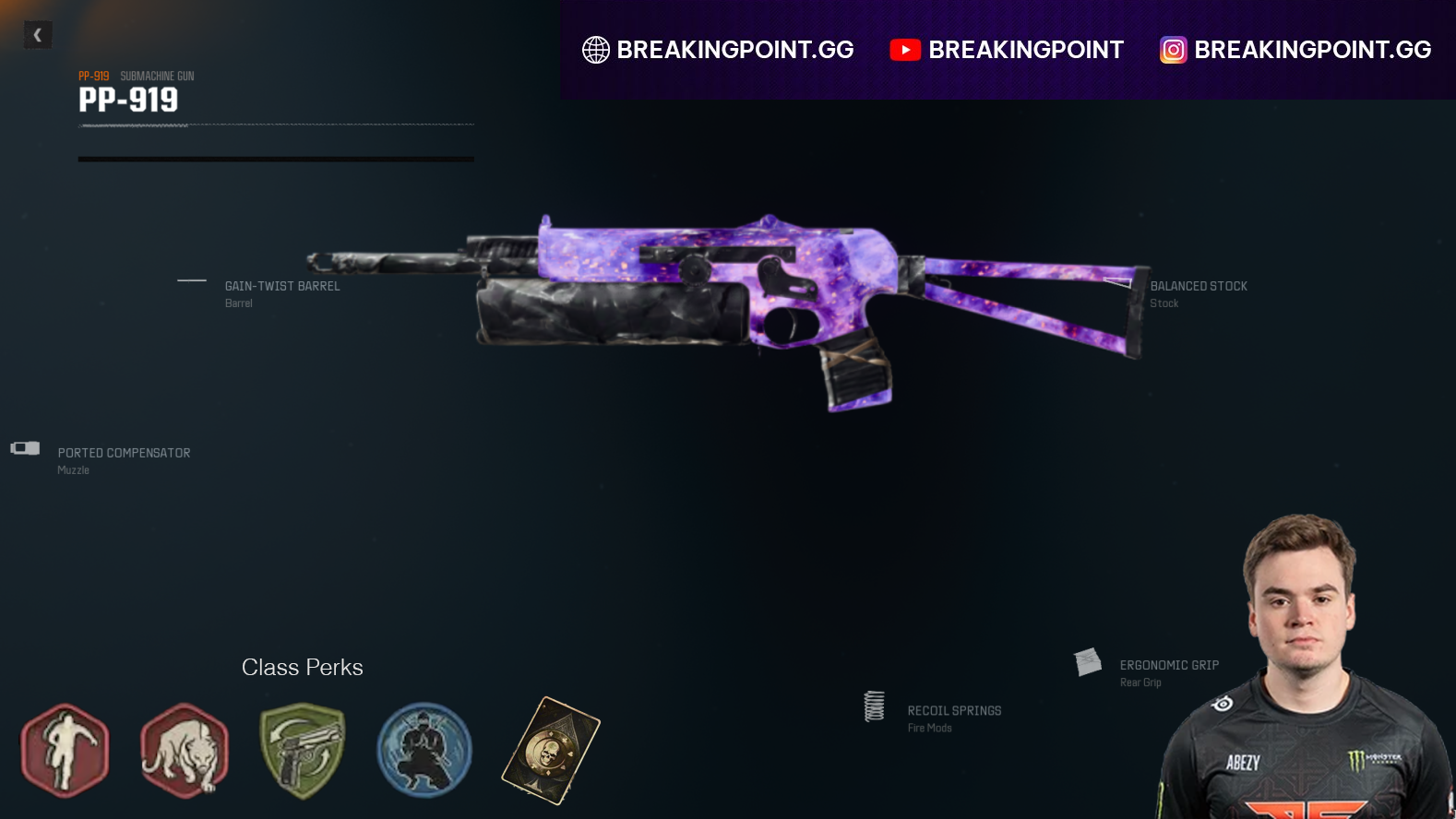This screenshot has width=1456, height=819.
Task: Click the Instagram icon for BREAKINGPOINT.GG
Action: (x=1172, y=50)
